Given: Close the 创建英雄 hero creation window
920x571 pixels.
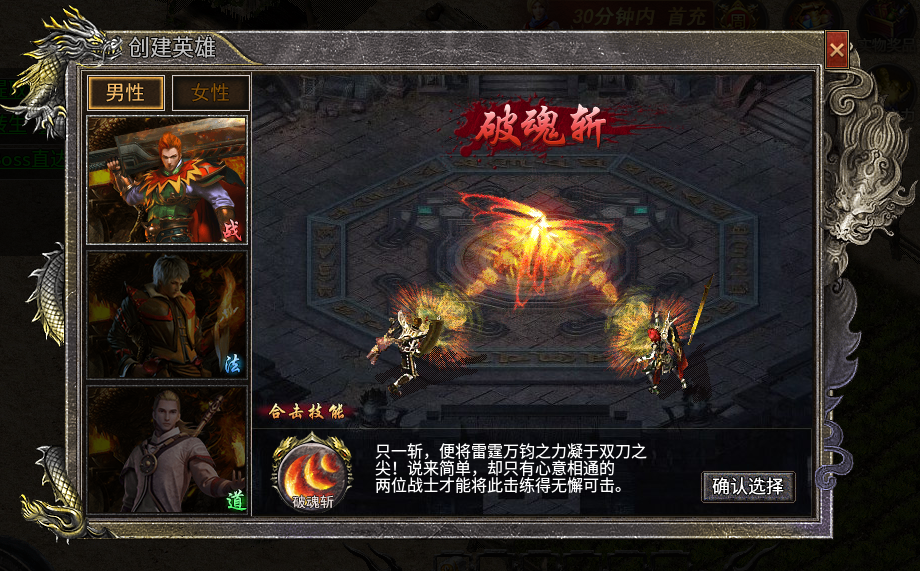Looking at the screenshot, I should pos(837,49).
